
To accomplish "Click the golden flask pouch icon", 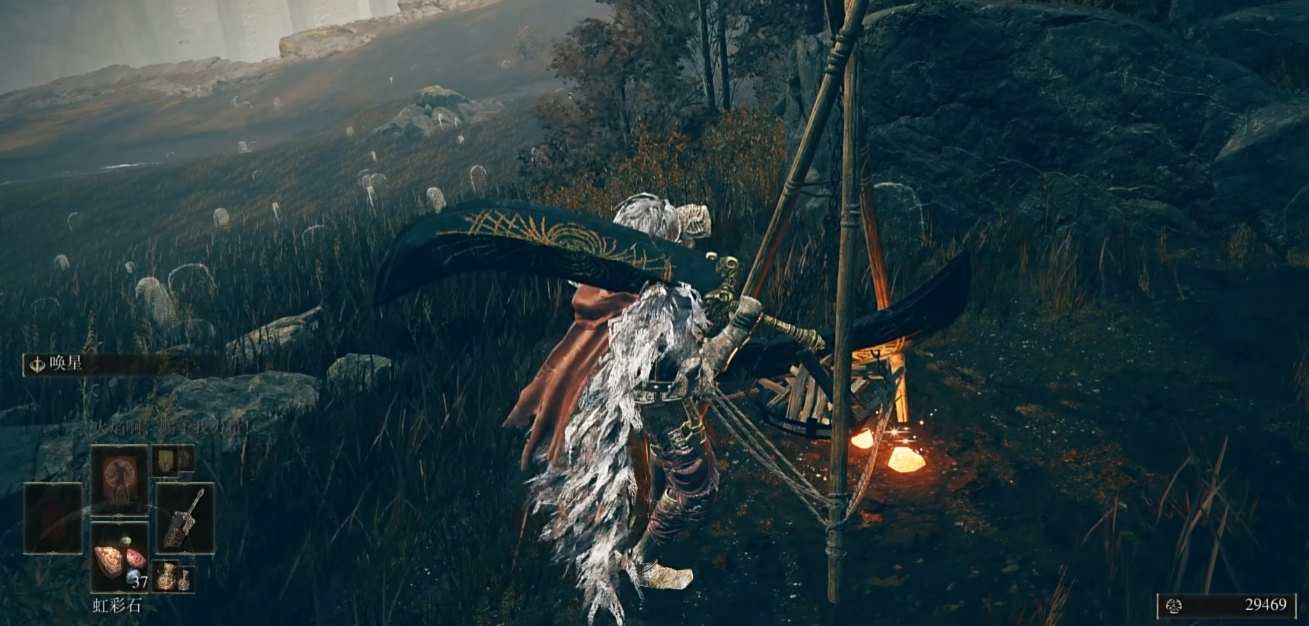I will pos(164,576).
